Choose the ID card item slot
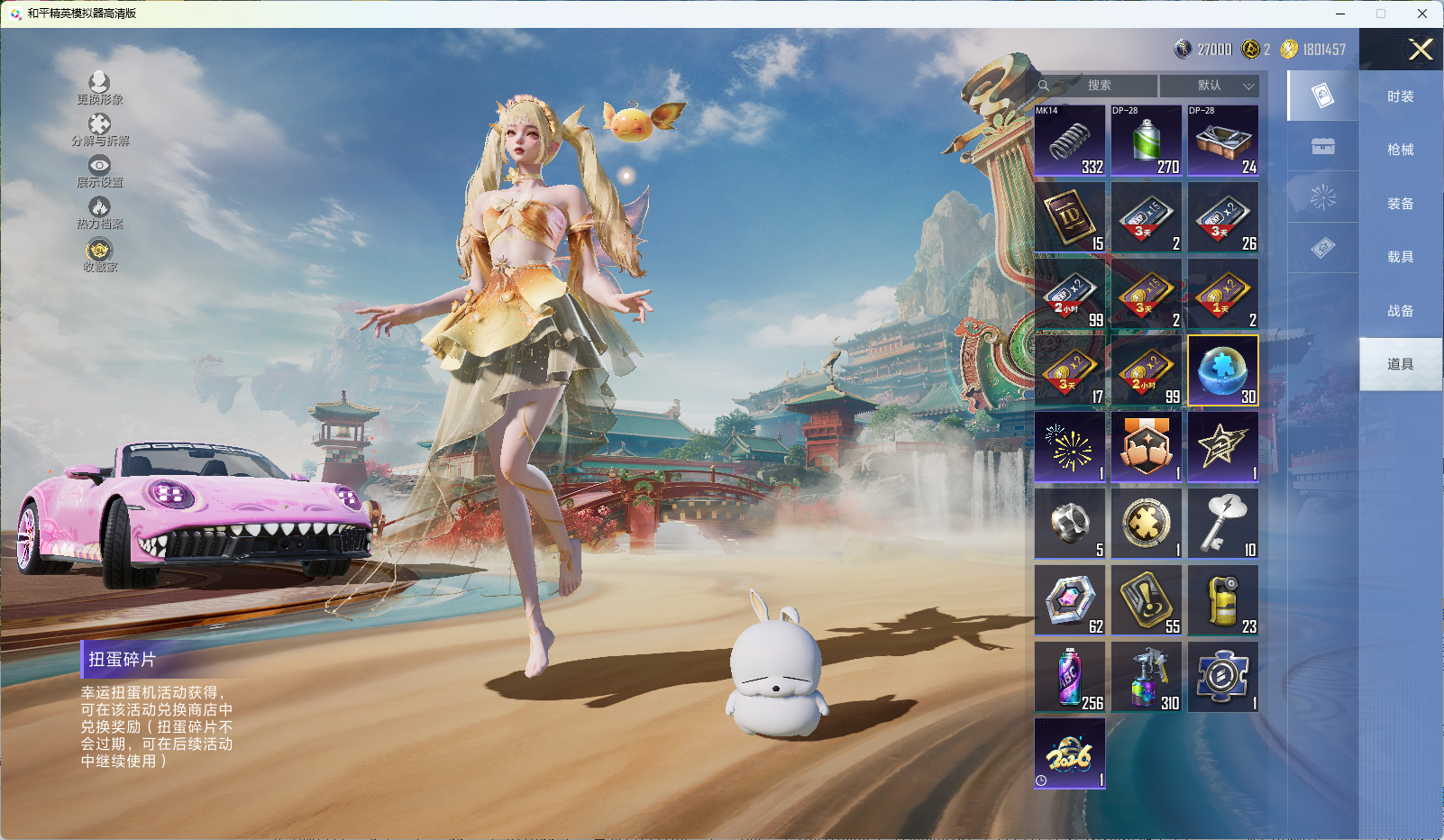The image size is (1444, 840). 1070,217
